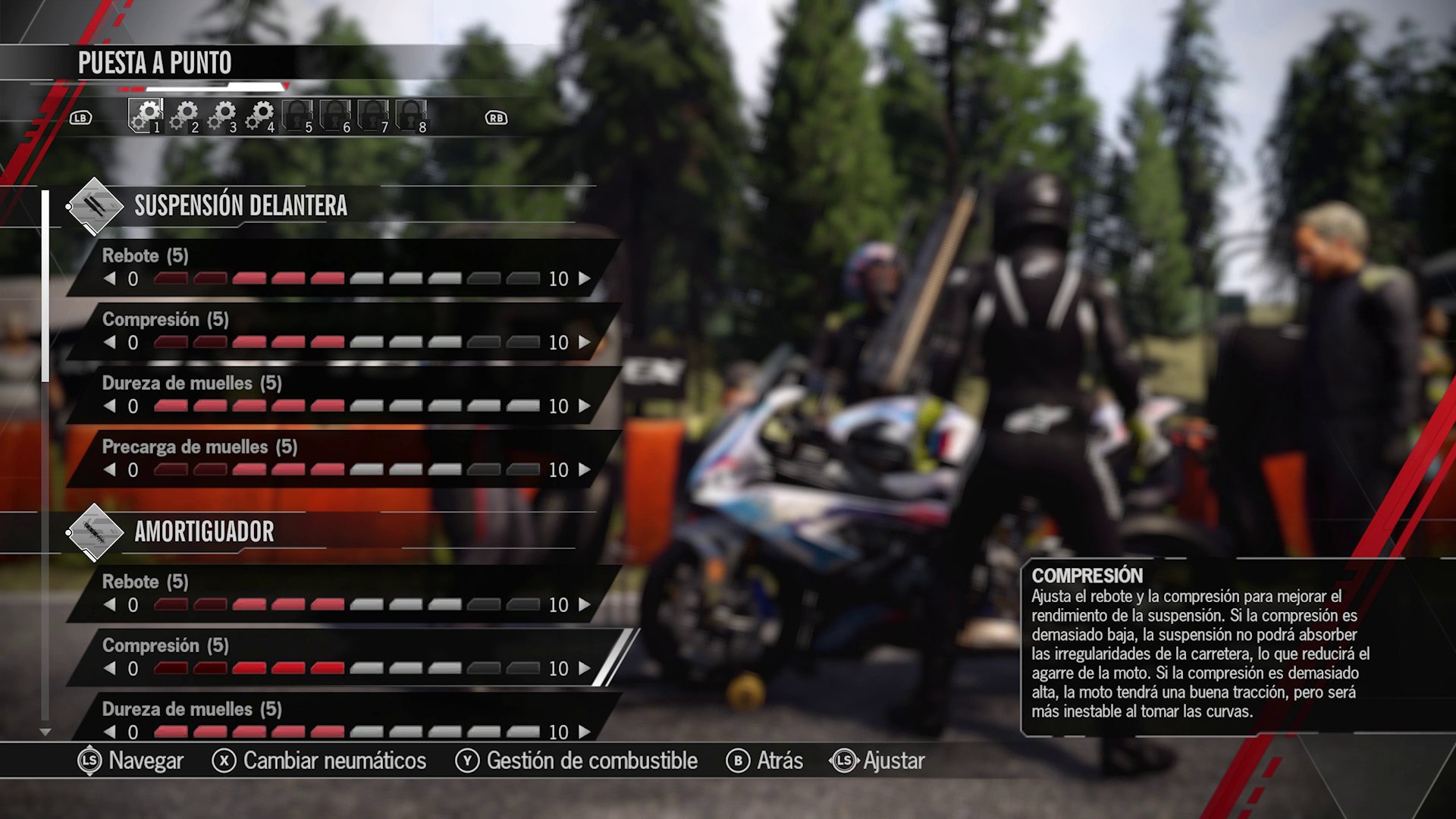
Task: Select setup category 1 gear icon
Action: (146, 115)
